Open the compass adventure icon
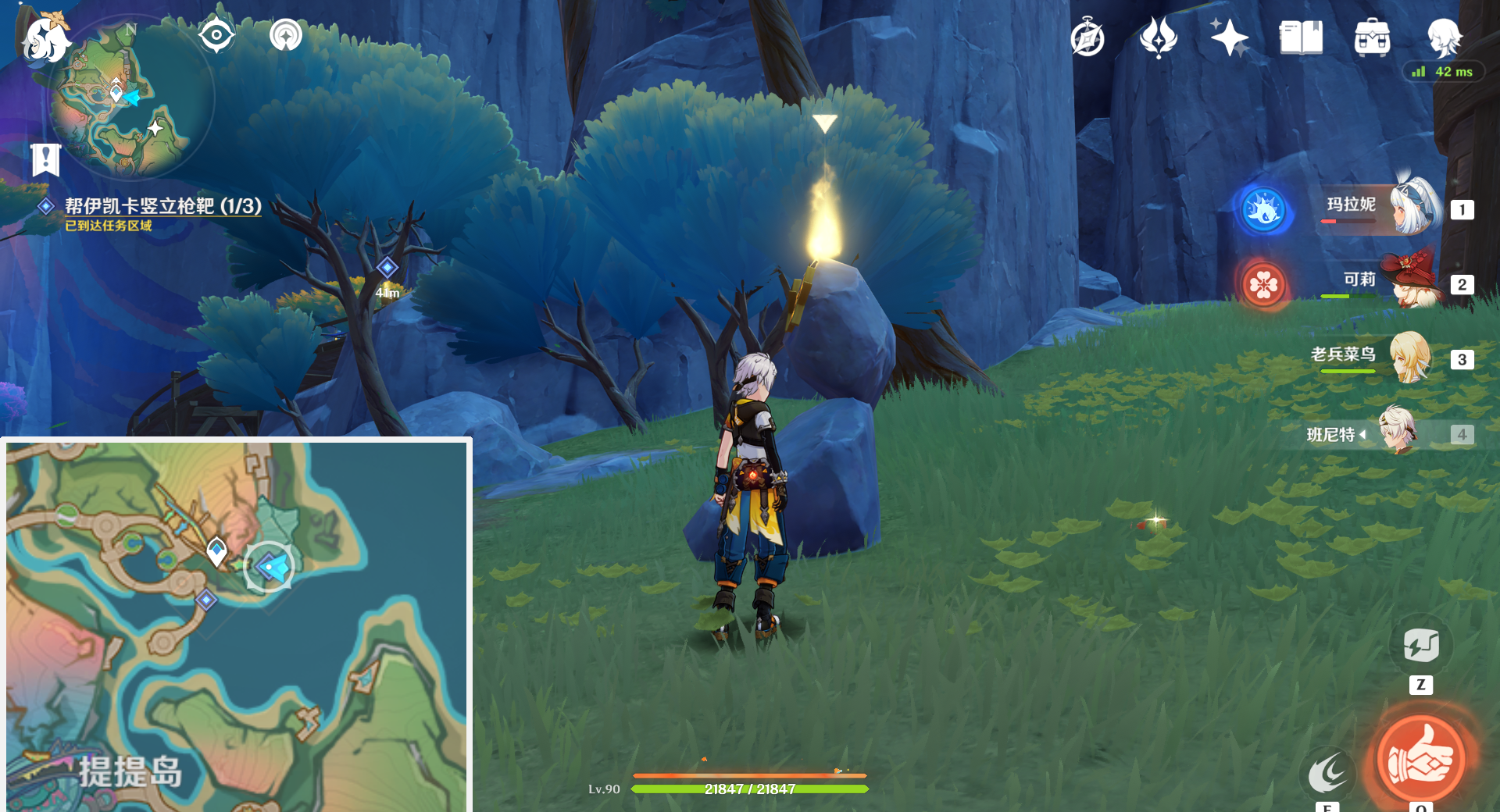This screenshot has height=812, width=1500. [x=1087, y=37]
